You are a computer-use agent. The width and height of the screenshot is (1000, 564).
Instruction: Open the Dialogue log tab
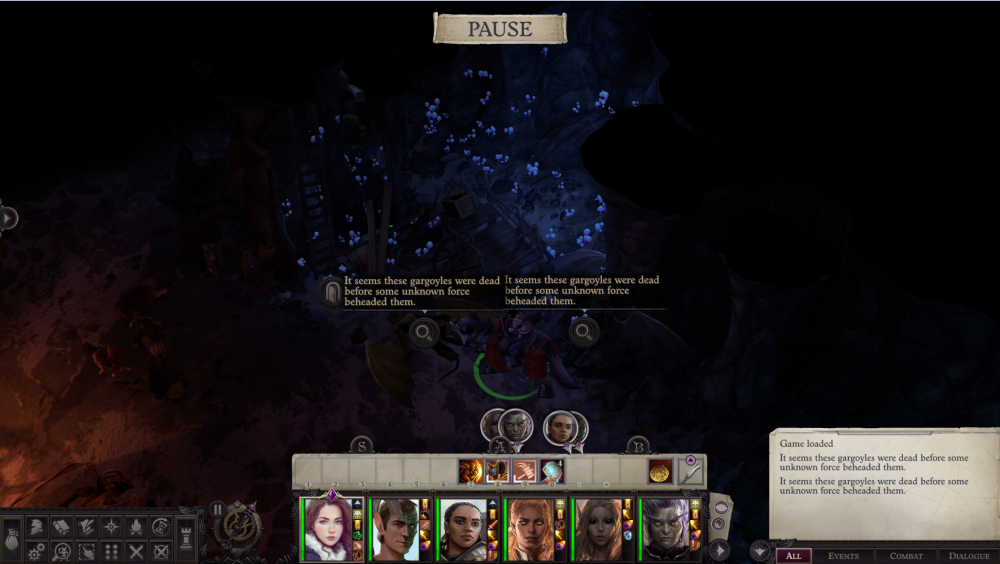click(x=968, y=556)
